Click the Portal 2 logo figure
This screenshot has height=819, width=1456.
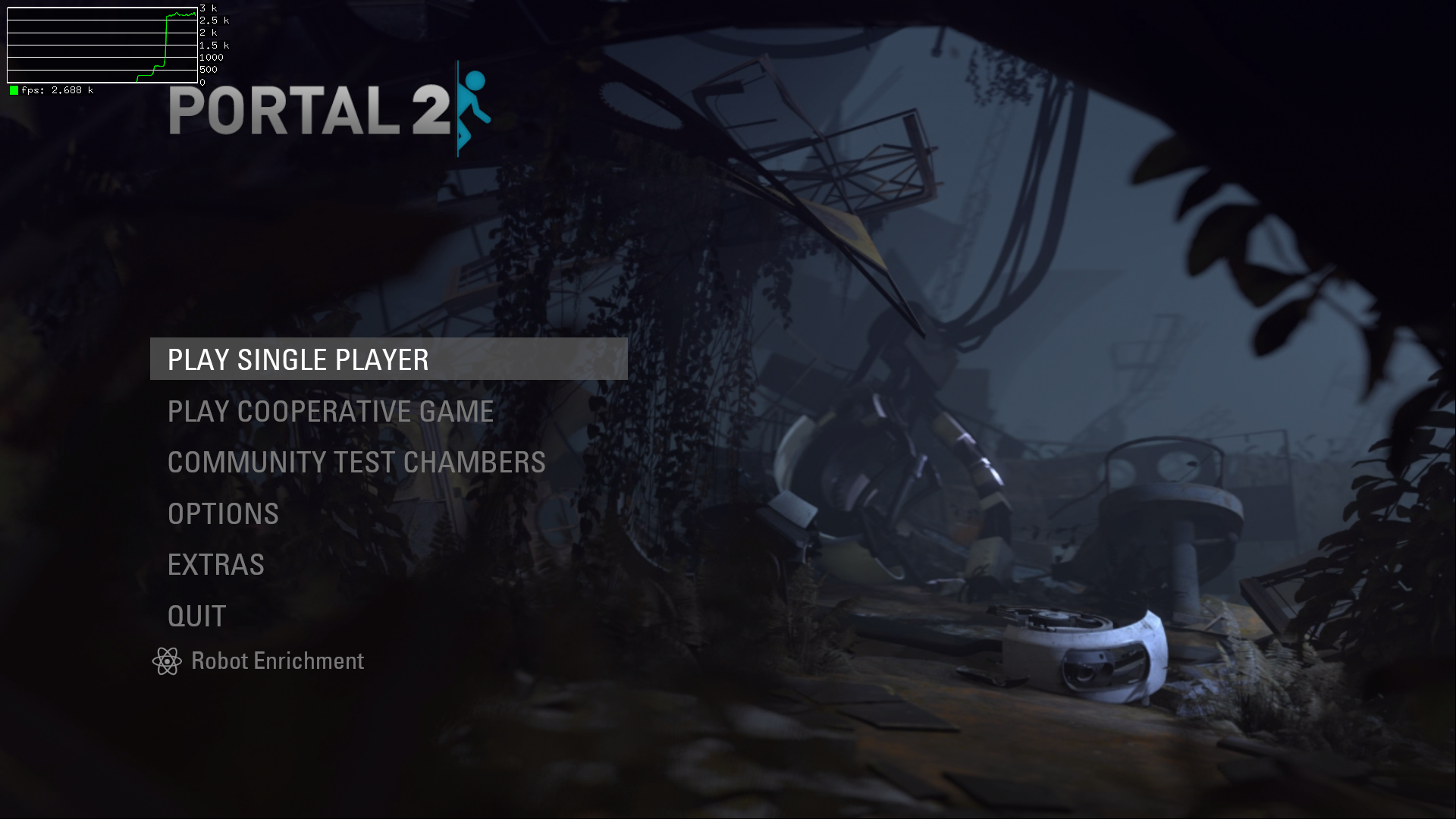pos(472,106)
